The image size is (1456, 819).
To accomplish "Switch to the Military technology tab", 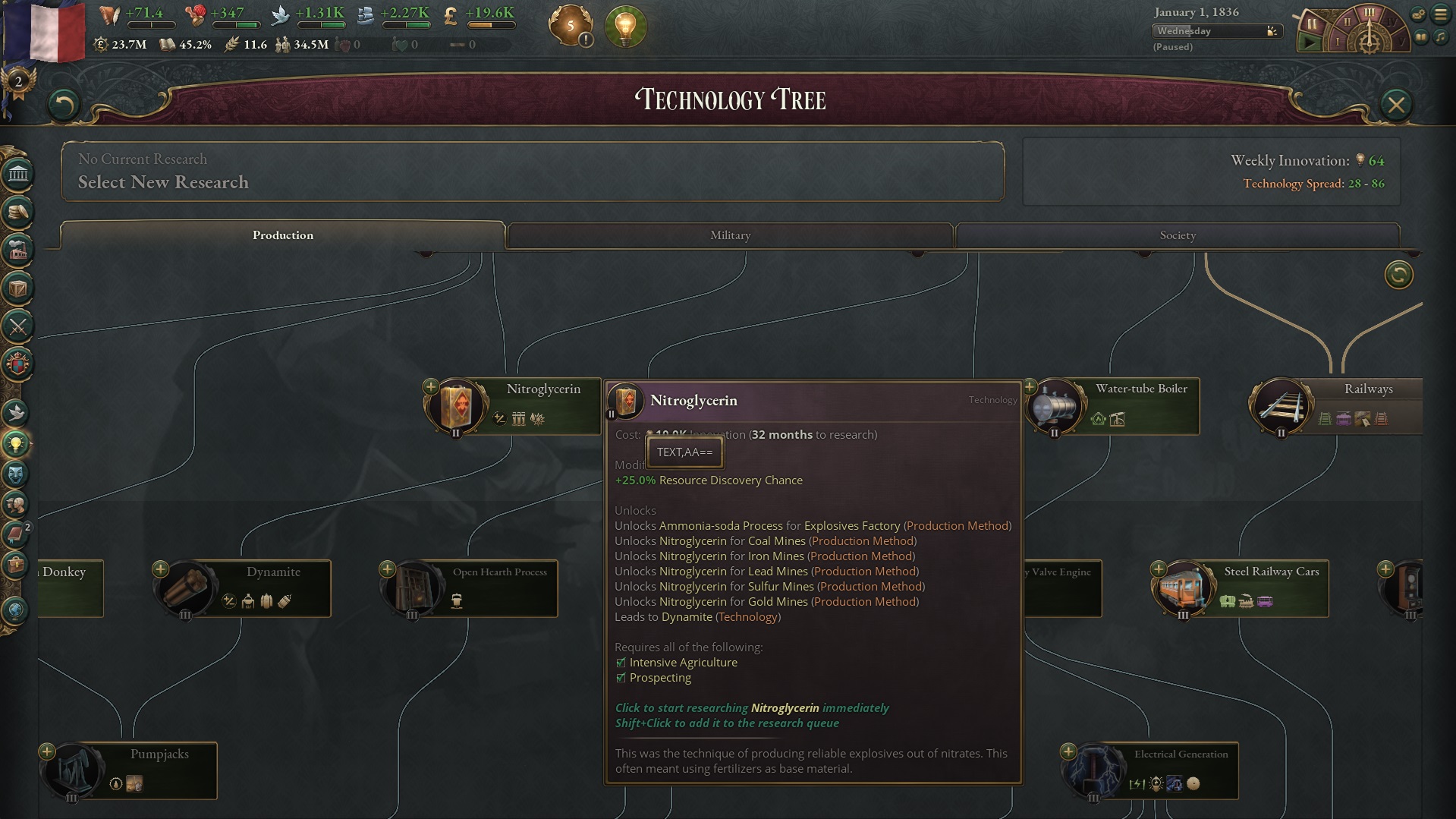I will [x=730, y=235].
